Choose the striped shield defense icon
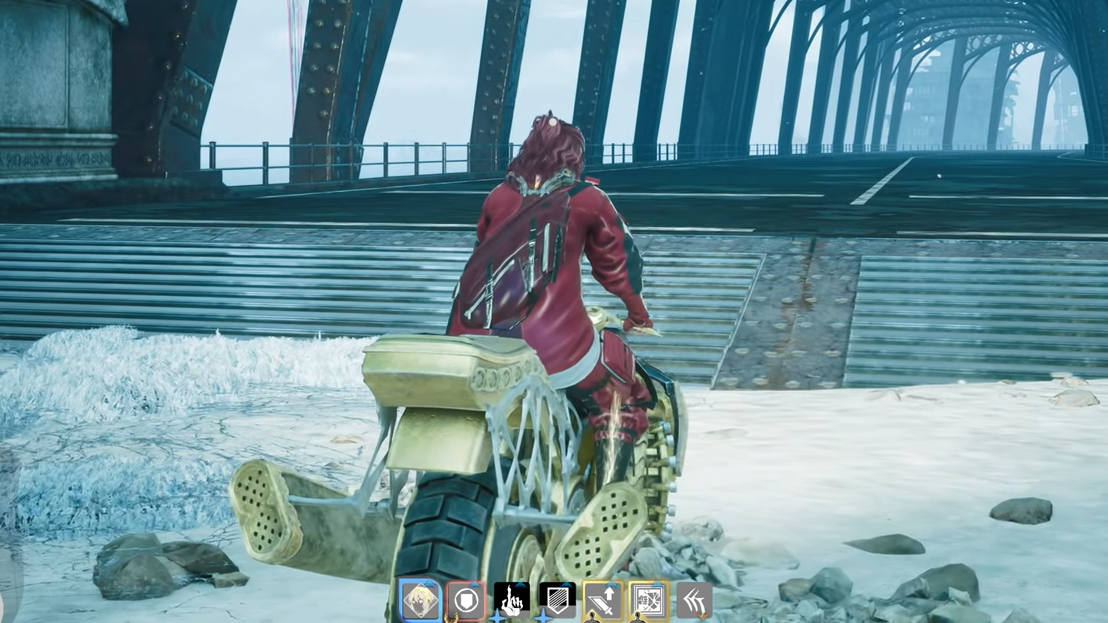This screenshot has height=623, width=1108. [557, 601]
